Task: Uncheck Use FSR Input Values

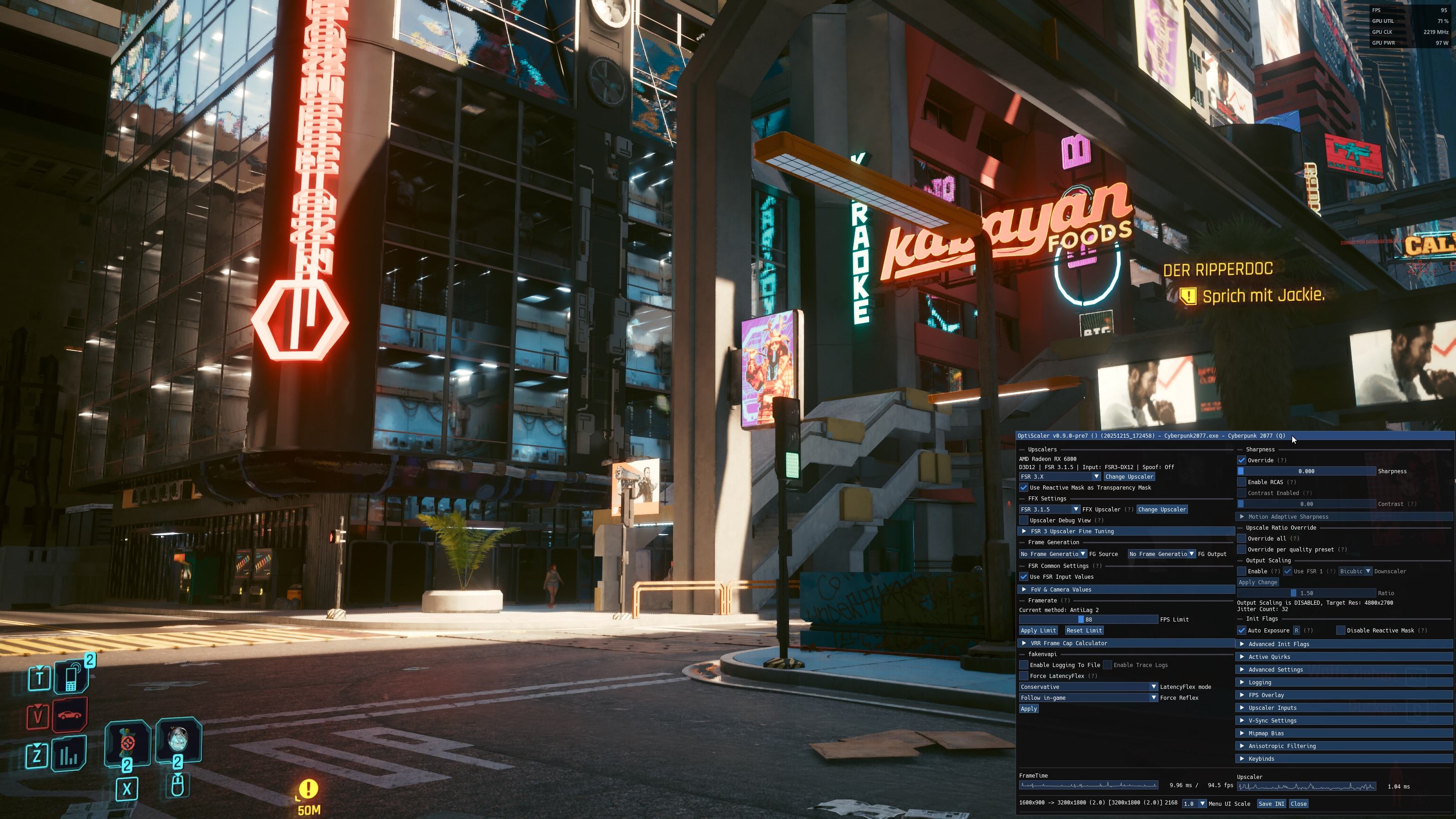Action: click(1024, 577)
